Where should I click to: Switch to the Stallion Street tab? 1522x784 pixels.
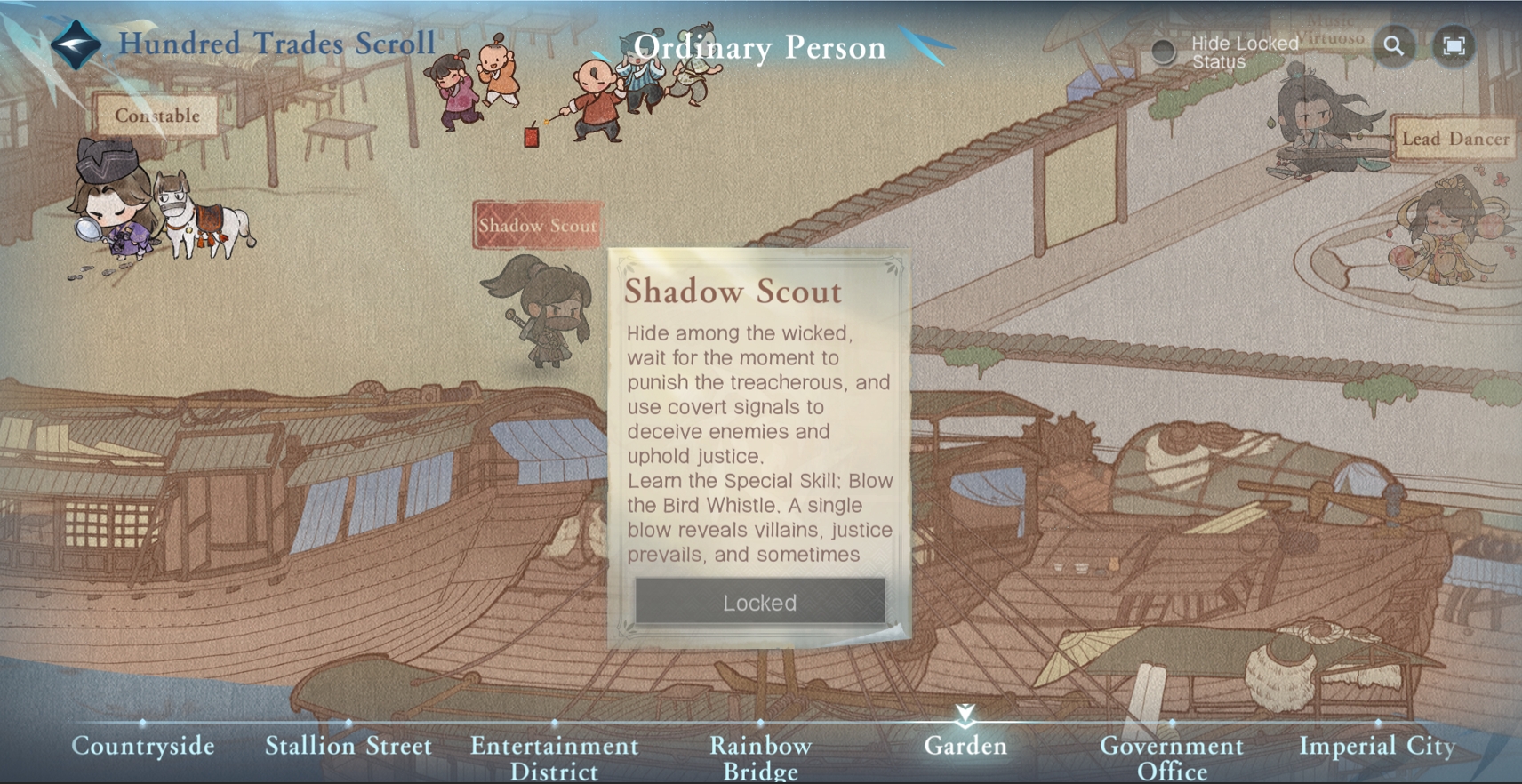348,746
